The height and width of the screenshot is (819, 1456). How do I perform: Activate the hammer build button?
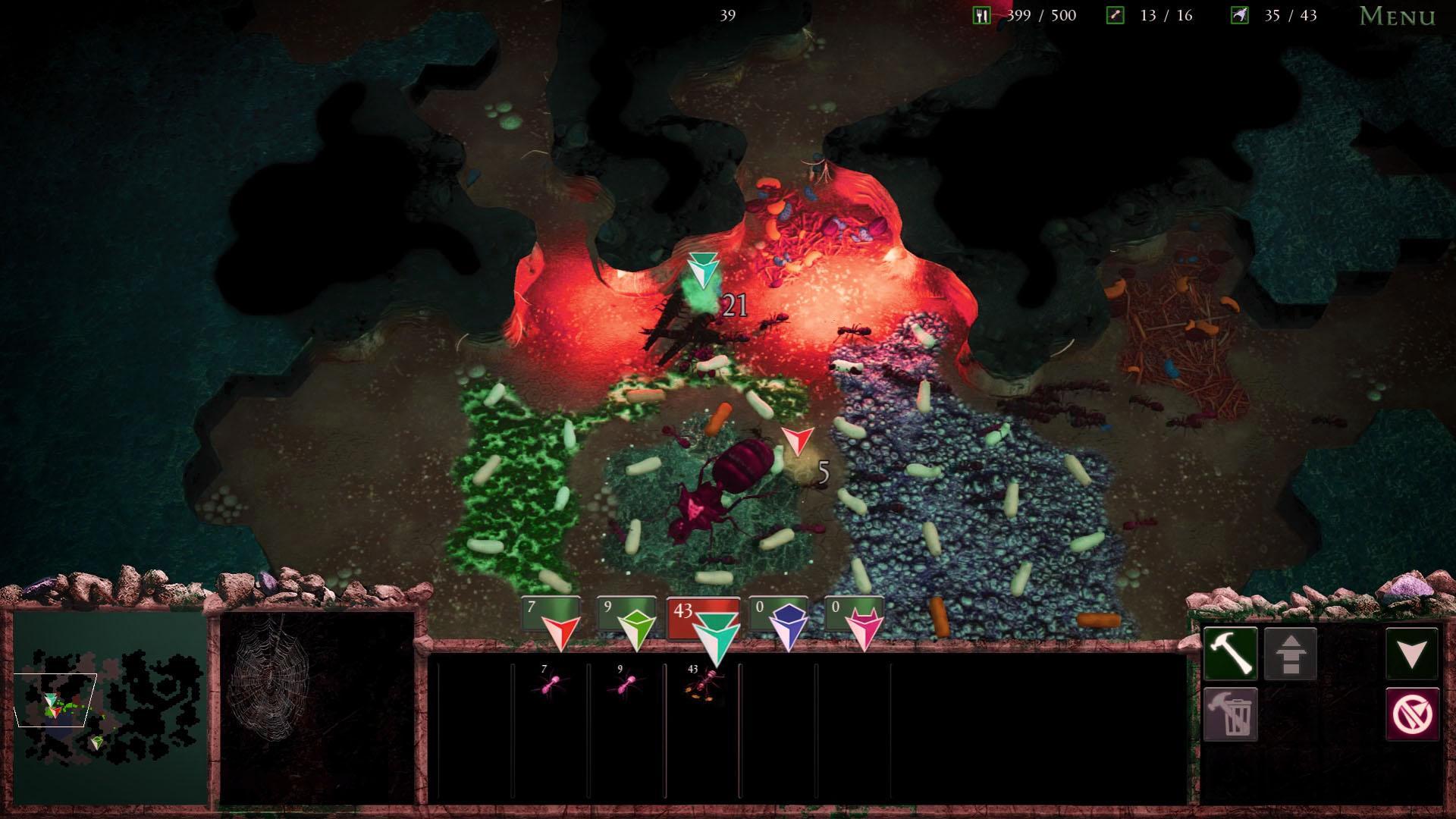coord(1230,654)
